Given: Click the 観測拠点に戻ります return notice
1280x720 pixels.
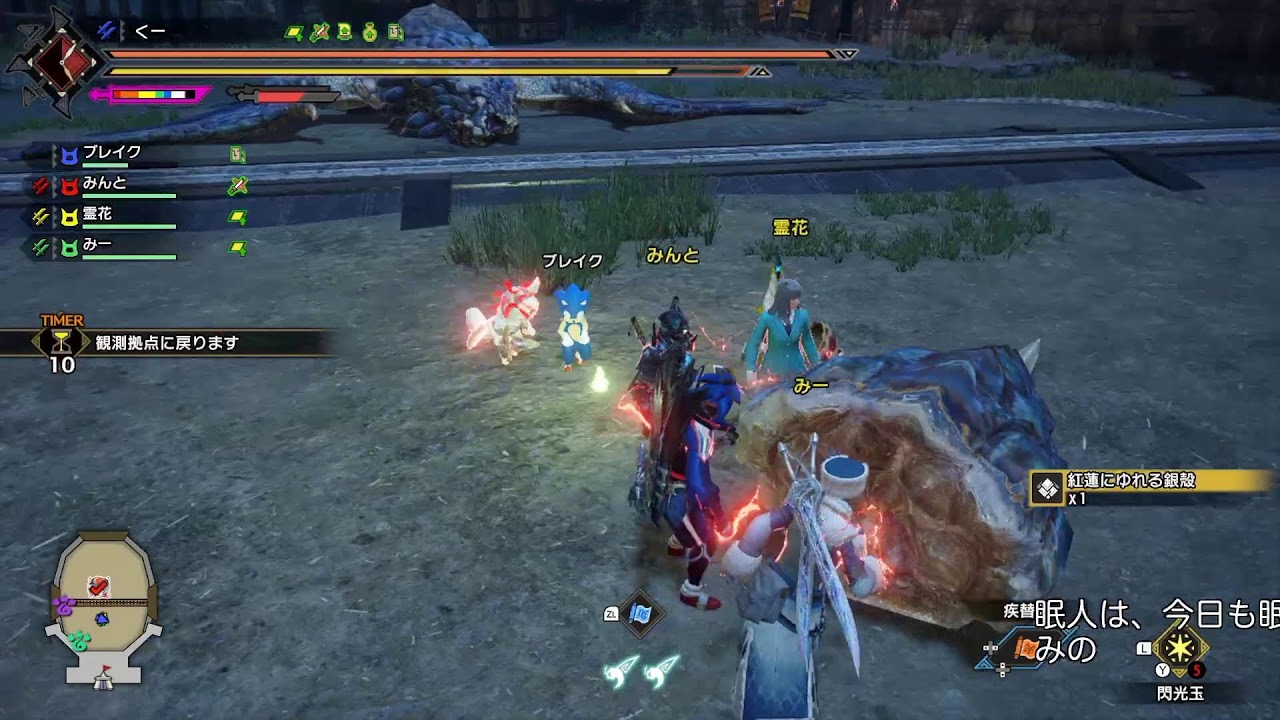Looking at the screenshot, I should click(x=167, y=343).
